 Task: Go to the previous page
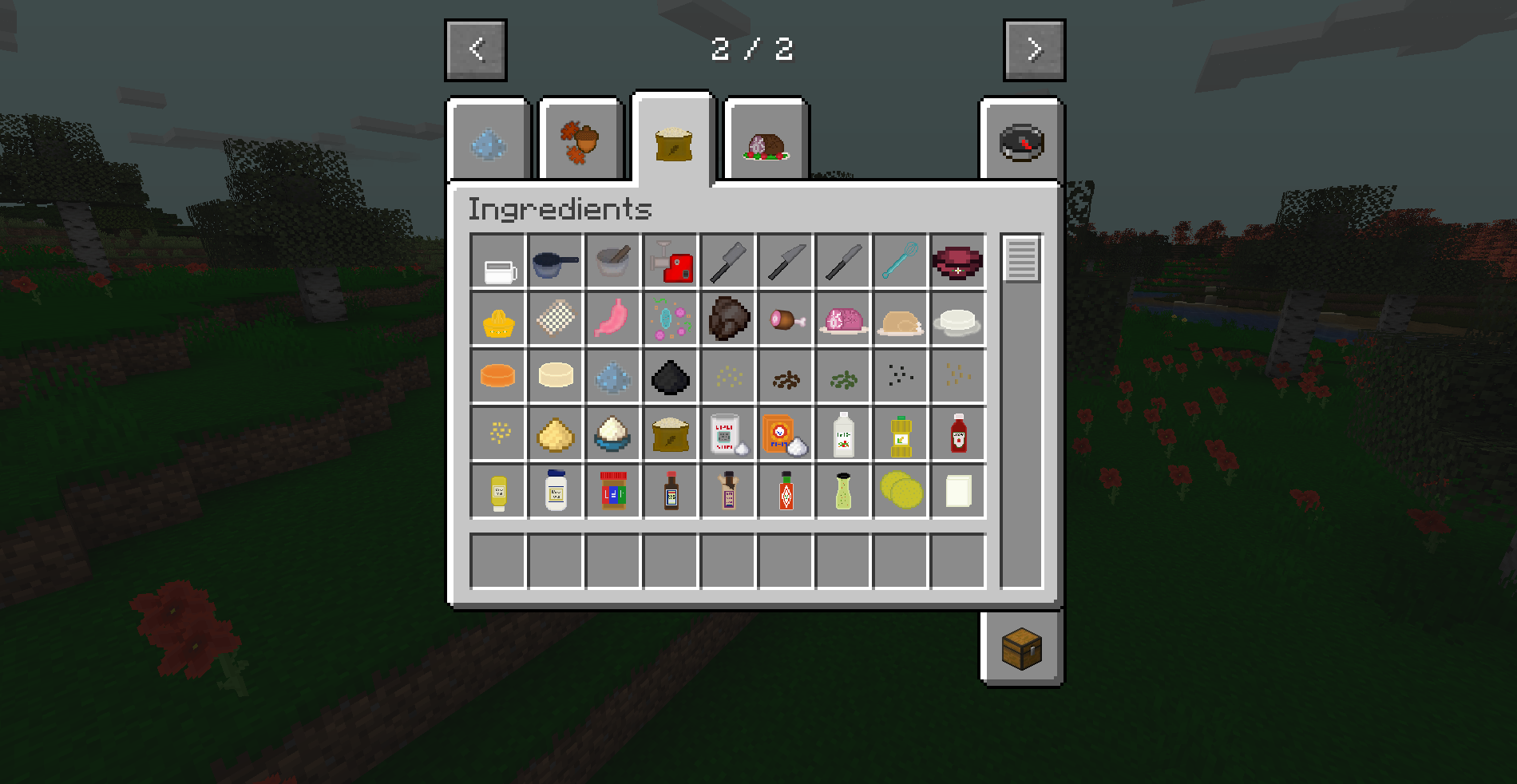tap(475, 49)
